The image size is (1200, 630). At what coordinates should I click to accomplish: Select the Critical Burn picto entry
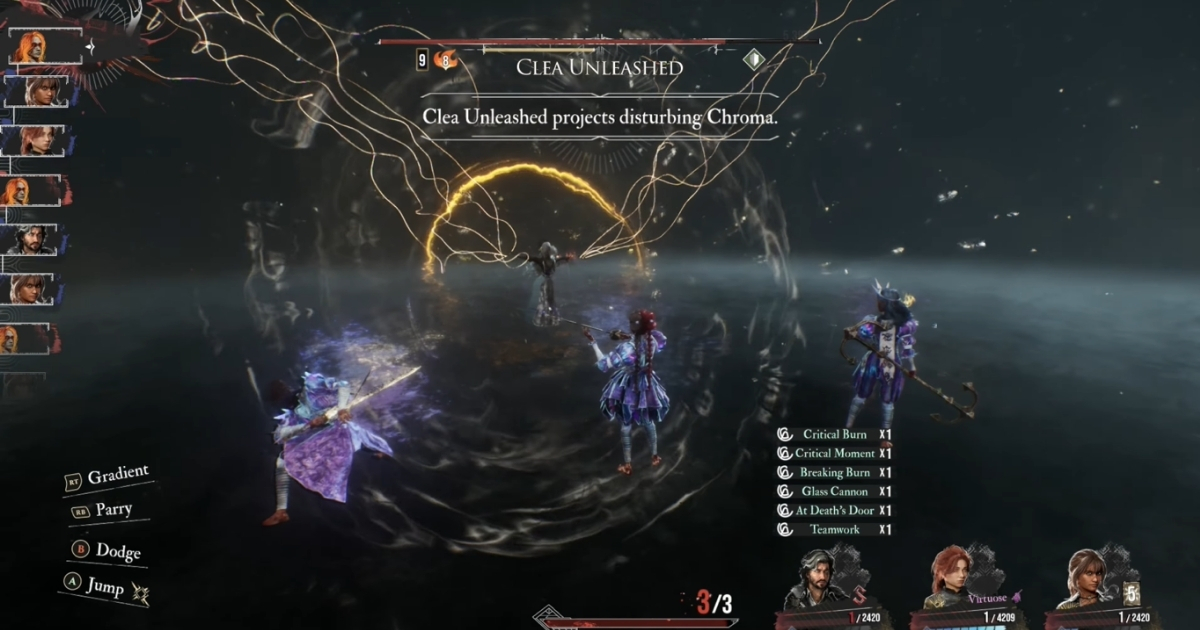pyautogui.click(x=834, y=435)
